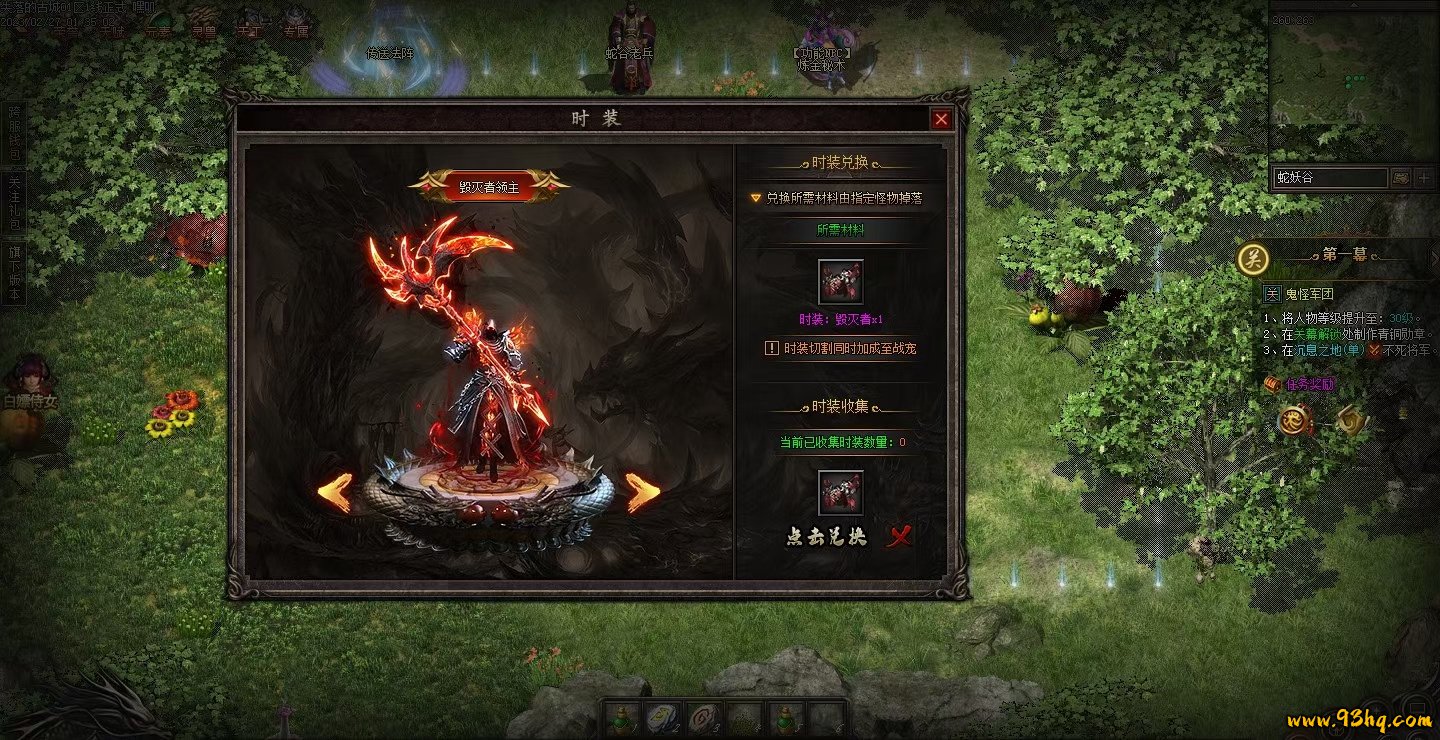This screenshot has height=740, width=1440.
Task: Use the yellow rune stone in hotbar
Action: pyautogui.click(x=663, y=719)
